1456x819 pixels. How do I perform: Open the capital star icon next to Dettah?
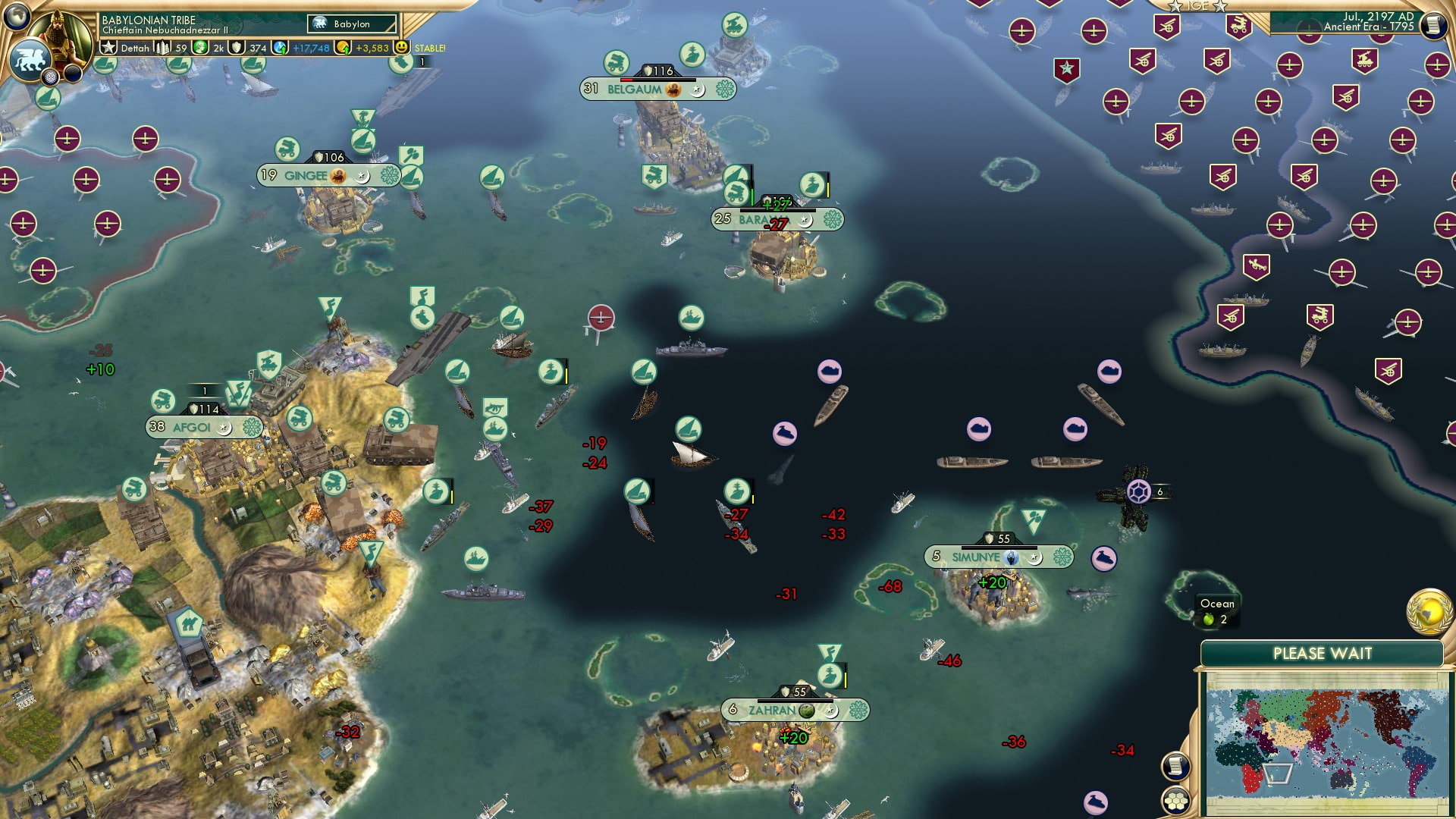(x=109, y=48)
